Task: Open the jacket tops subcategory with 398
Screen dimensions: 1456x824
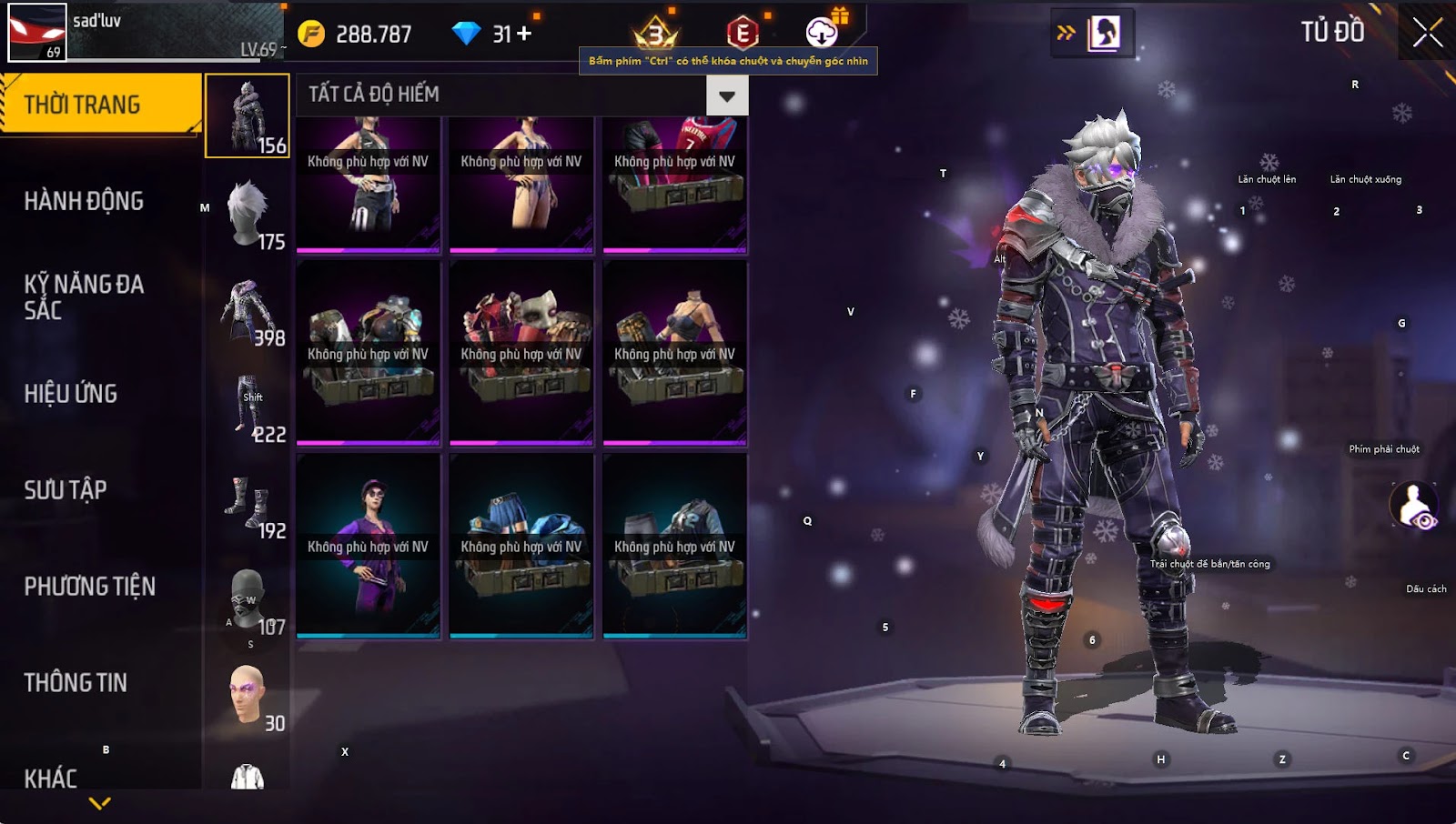Action: pyautogui.click(x=248, y=309)
